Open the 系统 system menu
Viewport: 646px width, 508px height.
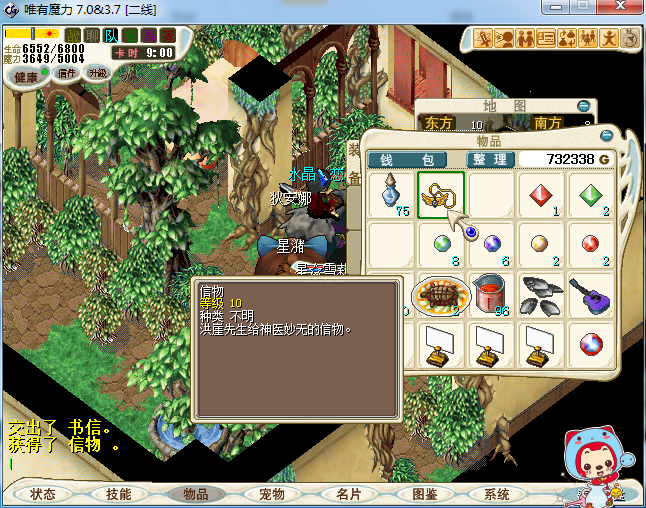point(497,494)
